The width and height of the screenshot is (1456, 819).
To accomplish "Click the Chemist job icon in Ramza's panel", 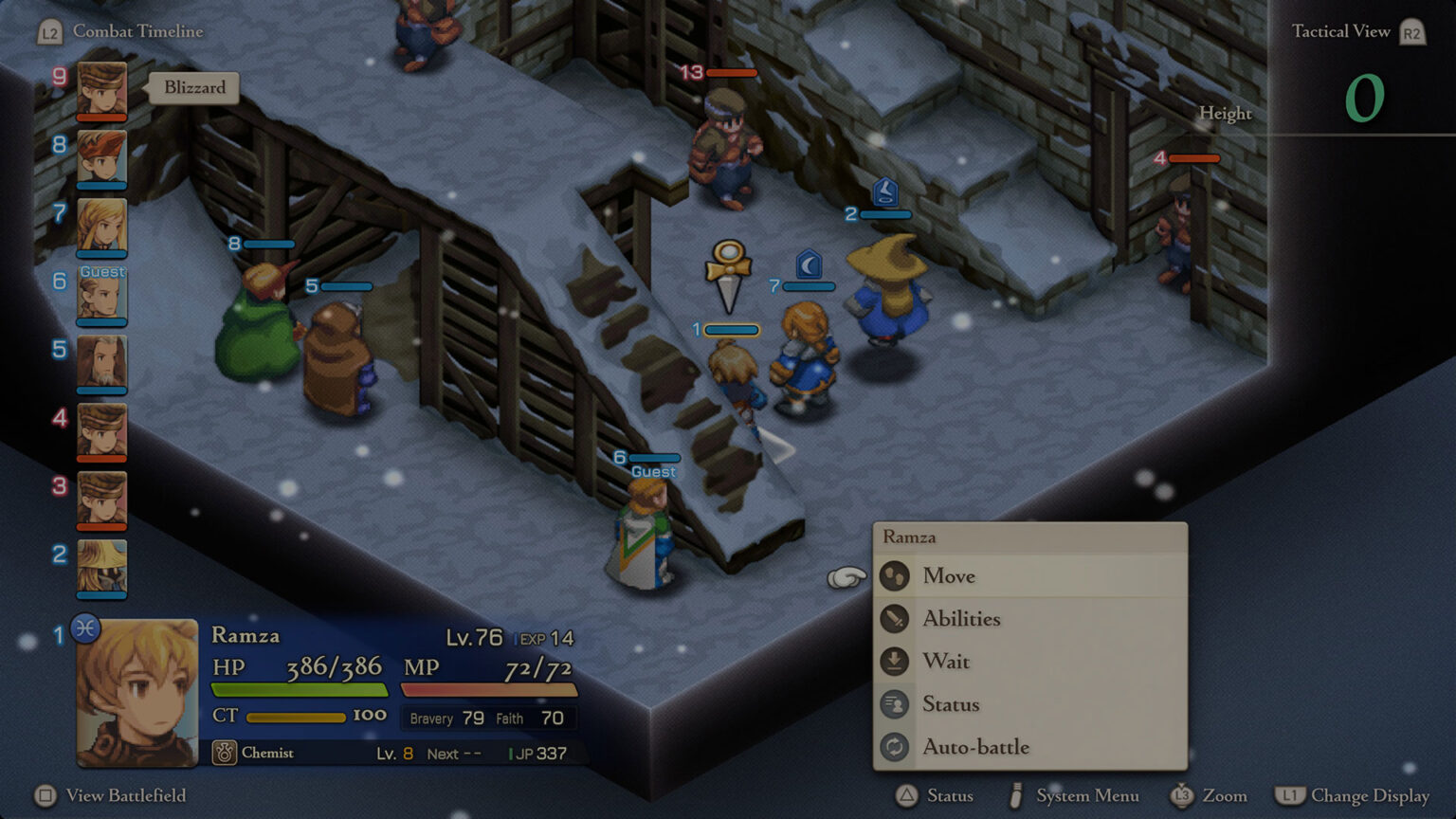I will tap(225, 753).
